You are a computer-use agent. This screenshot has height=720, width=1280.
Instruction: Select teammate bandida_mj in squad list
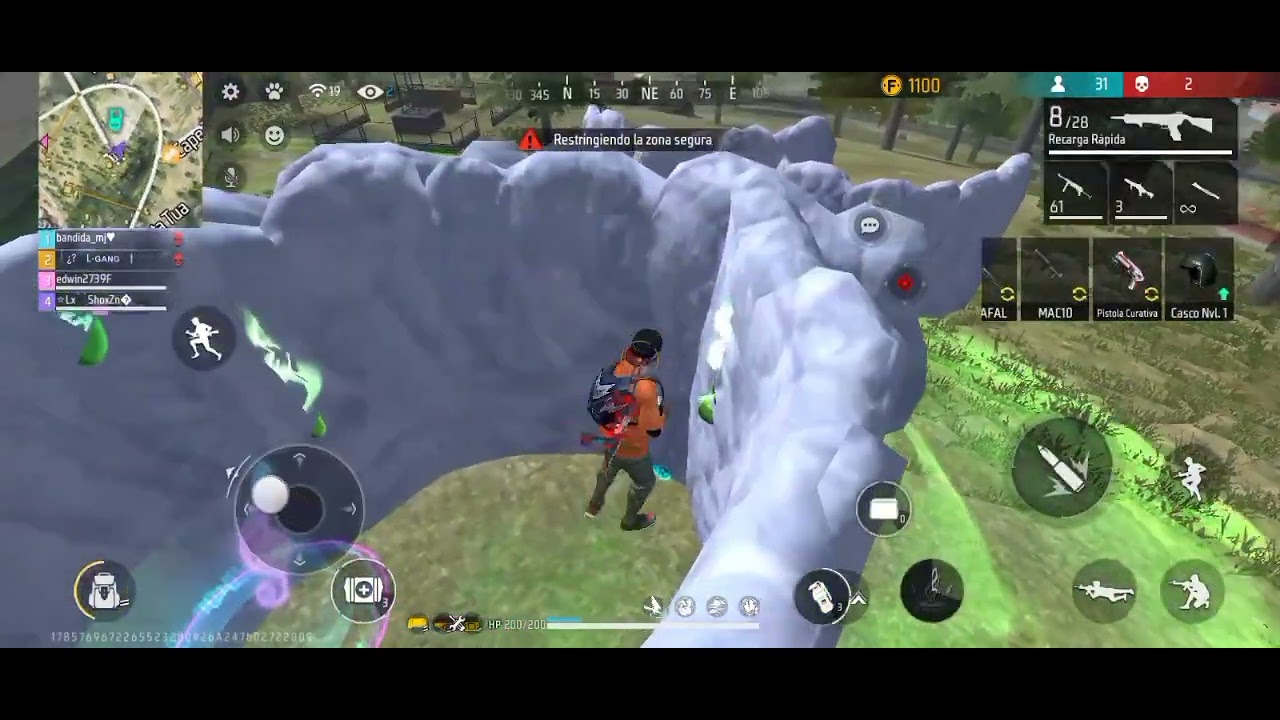click(100, 239)
